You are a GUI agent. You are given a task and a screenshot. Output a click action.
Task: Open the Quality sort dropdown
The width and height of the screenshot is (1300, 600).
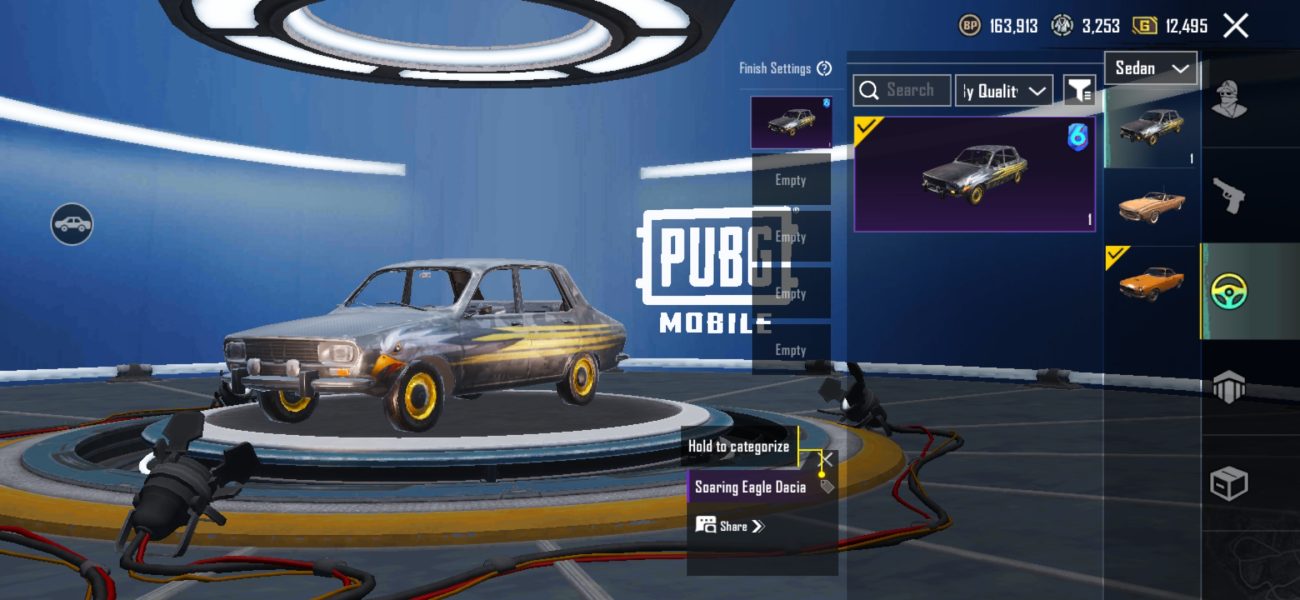1004,91
